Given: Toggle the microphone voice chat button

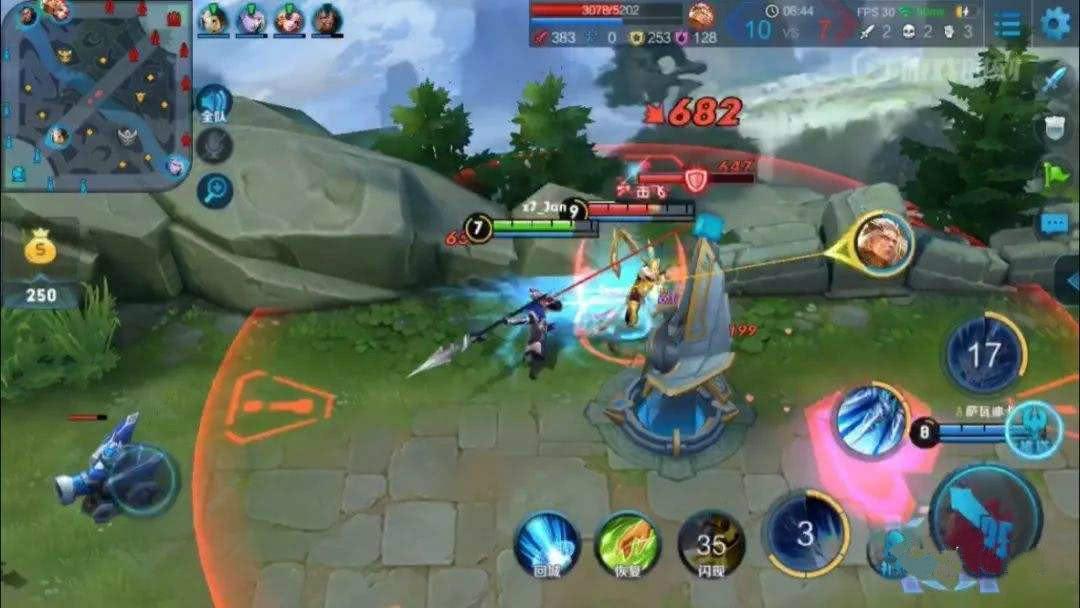Looking at the screenshot, I should point(214,146).
